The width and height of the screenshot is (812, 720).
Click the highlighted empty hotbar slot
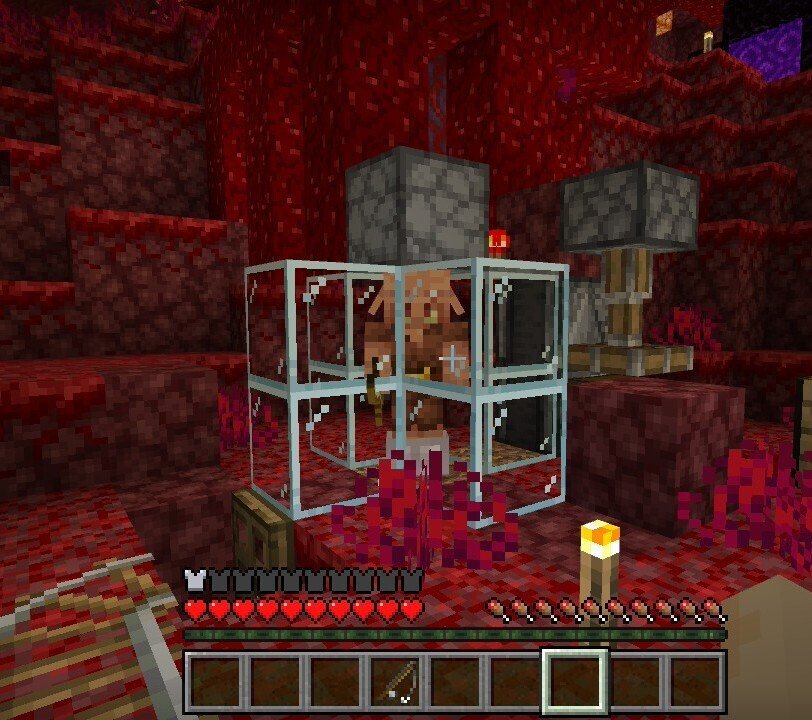[x=574, y=683]
